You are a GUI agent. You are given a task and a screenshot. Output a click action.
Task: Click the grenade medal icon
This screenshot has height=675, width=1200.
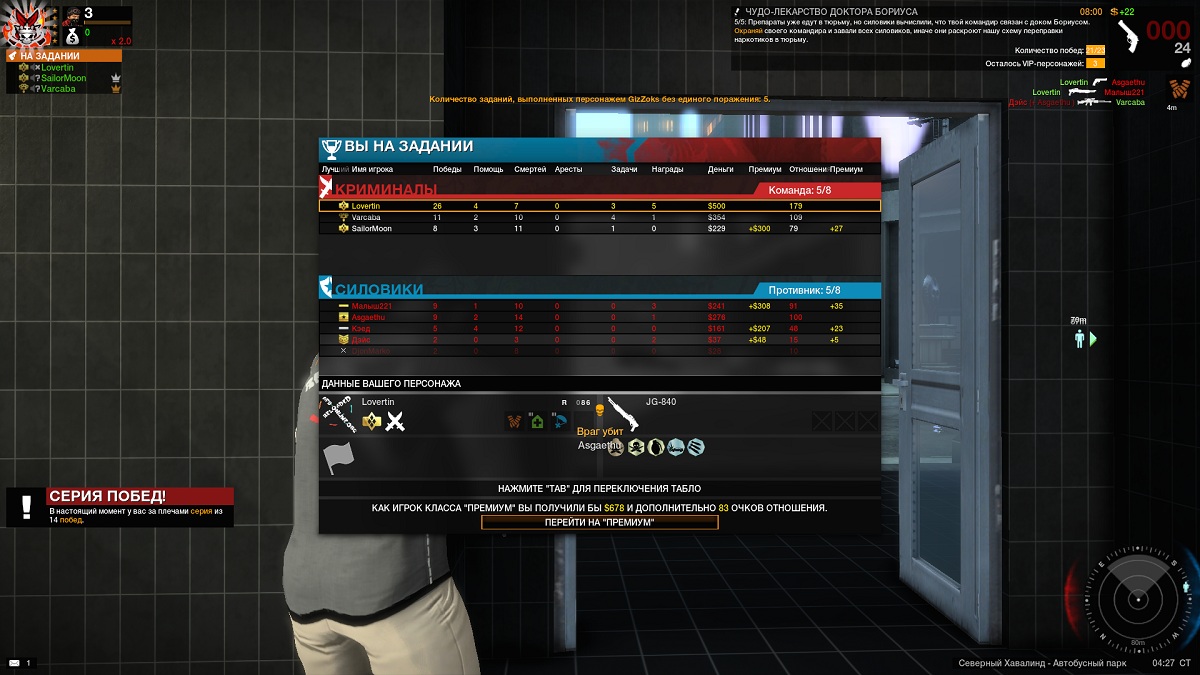pos(656,447)
